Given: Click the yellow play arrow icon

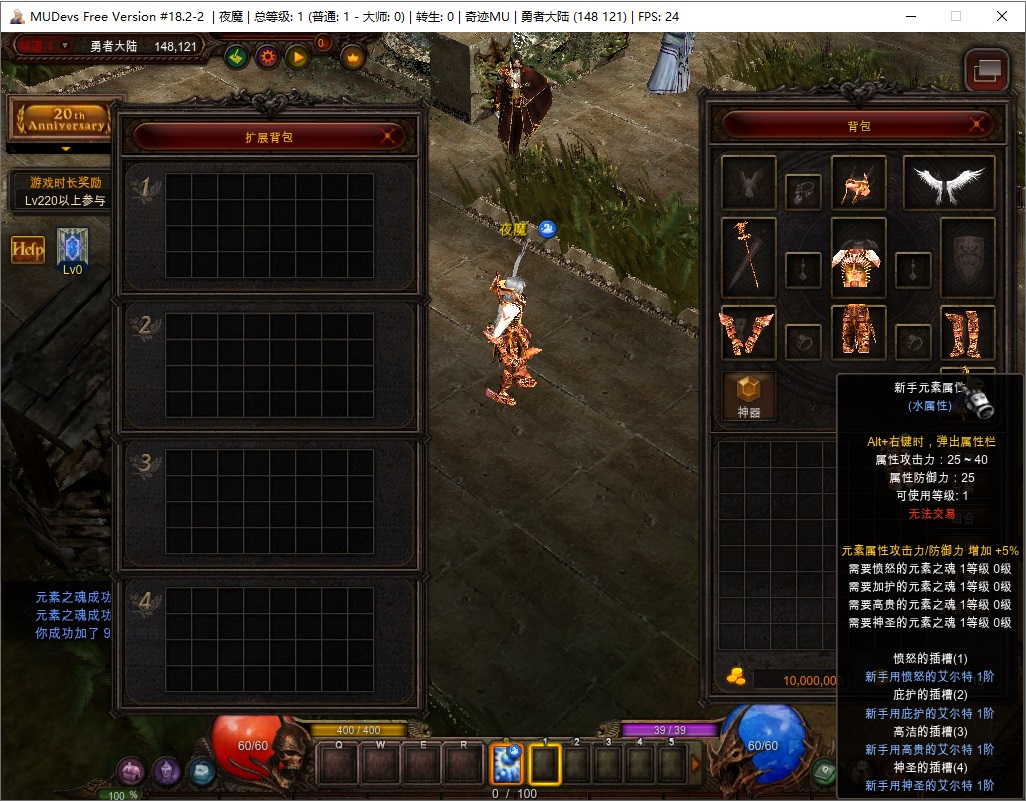Looking at the screenshot, I should pos(297,57).
